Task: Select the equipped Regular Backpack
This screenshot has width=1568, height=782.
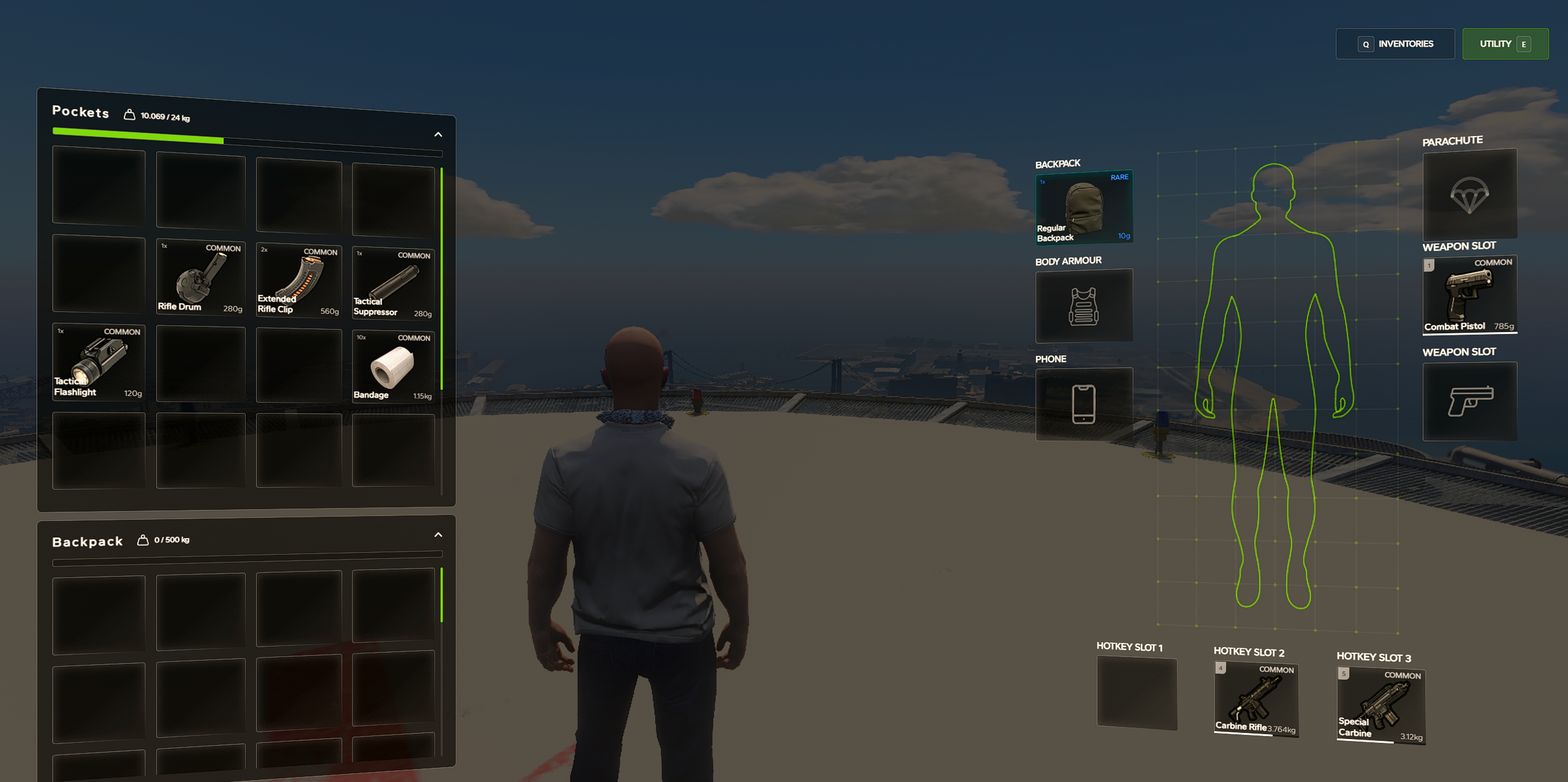Action: tap(1083, 208)
